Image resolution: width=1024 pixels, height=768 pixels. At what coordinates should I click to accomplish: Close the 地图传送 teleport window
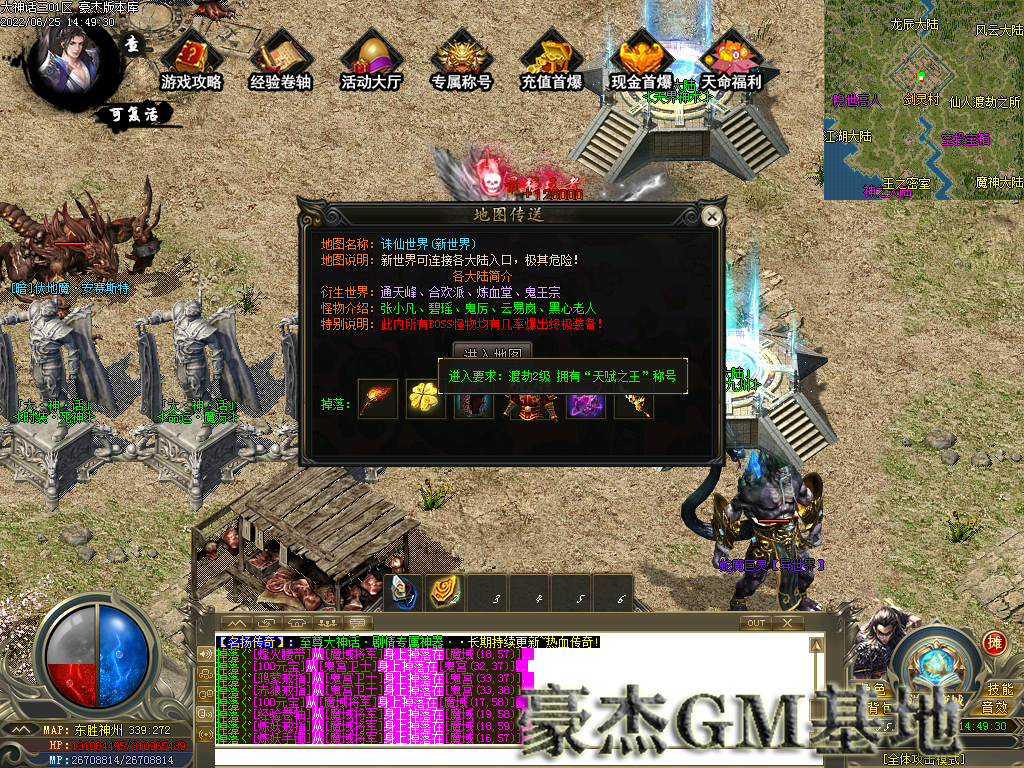point(712,216)
